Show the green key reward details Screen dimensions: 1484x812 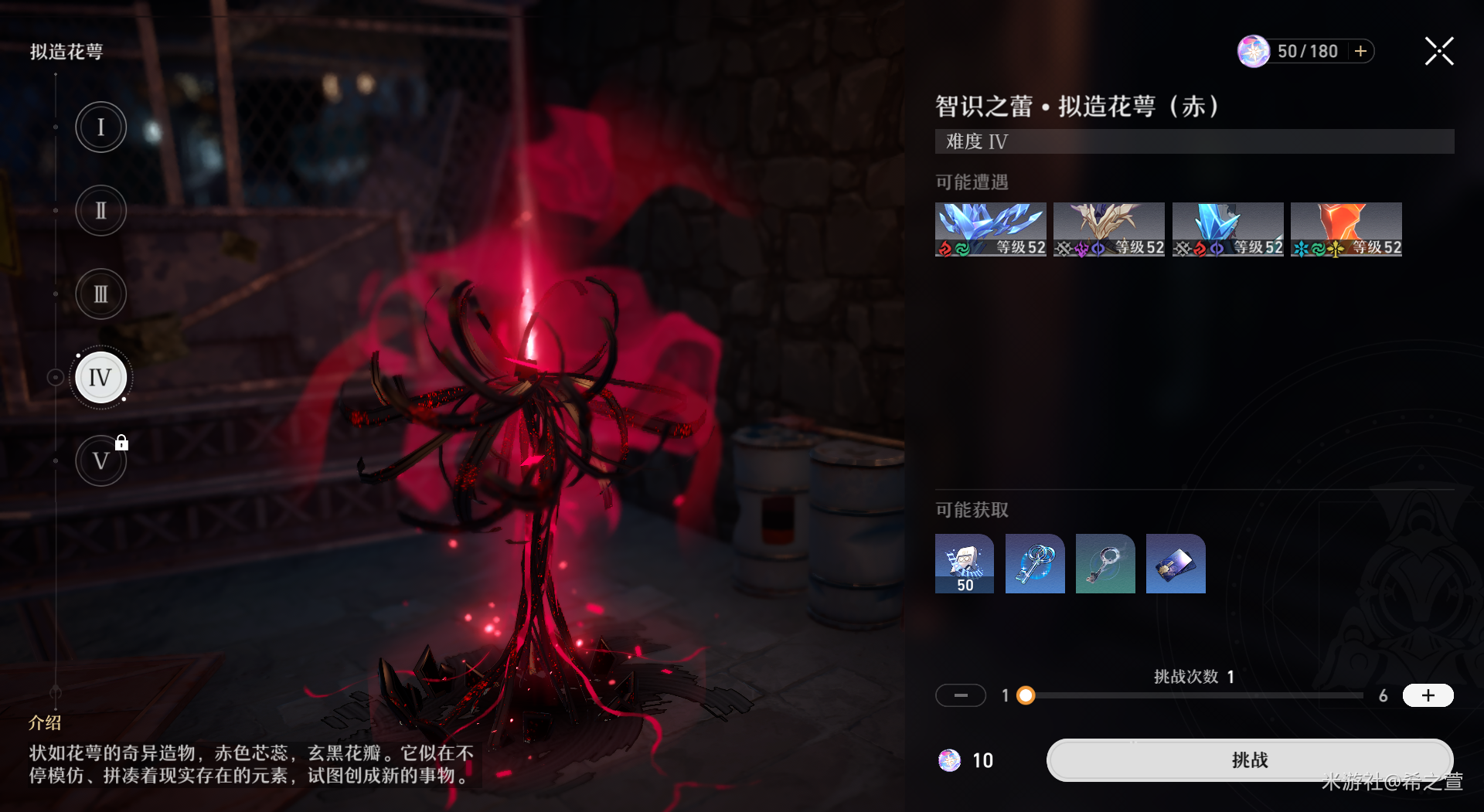point(1105,563)
